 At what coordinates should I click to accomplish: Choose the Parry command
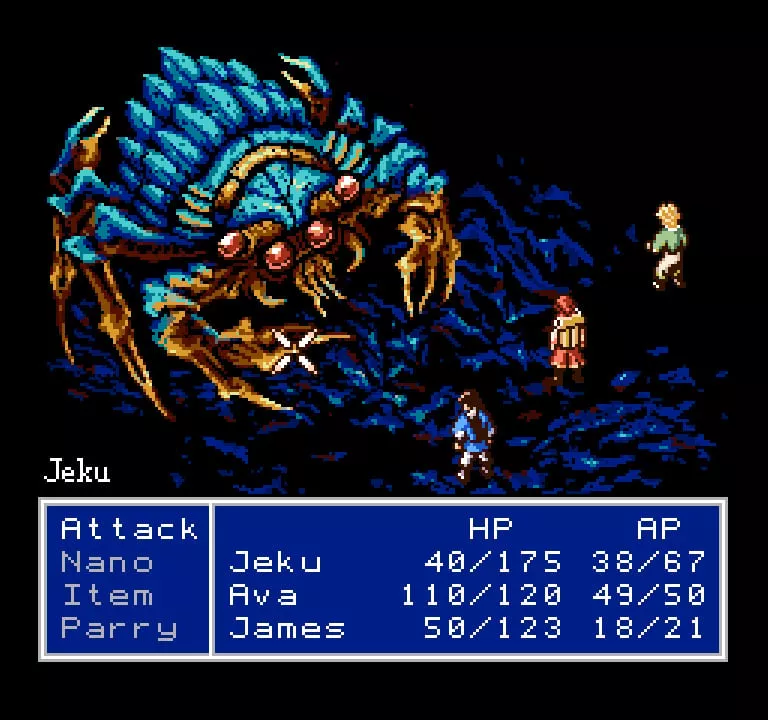pos(119,628)
